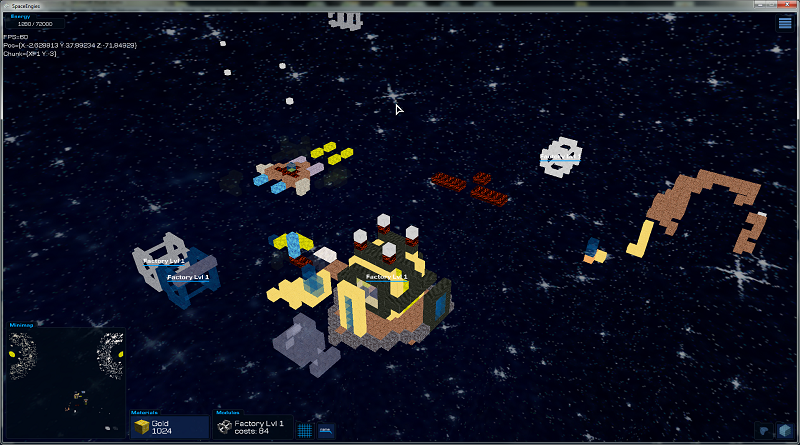Open the hamburger menu button
This screenshot has width=800, height=445.
[x=785, y=23]
